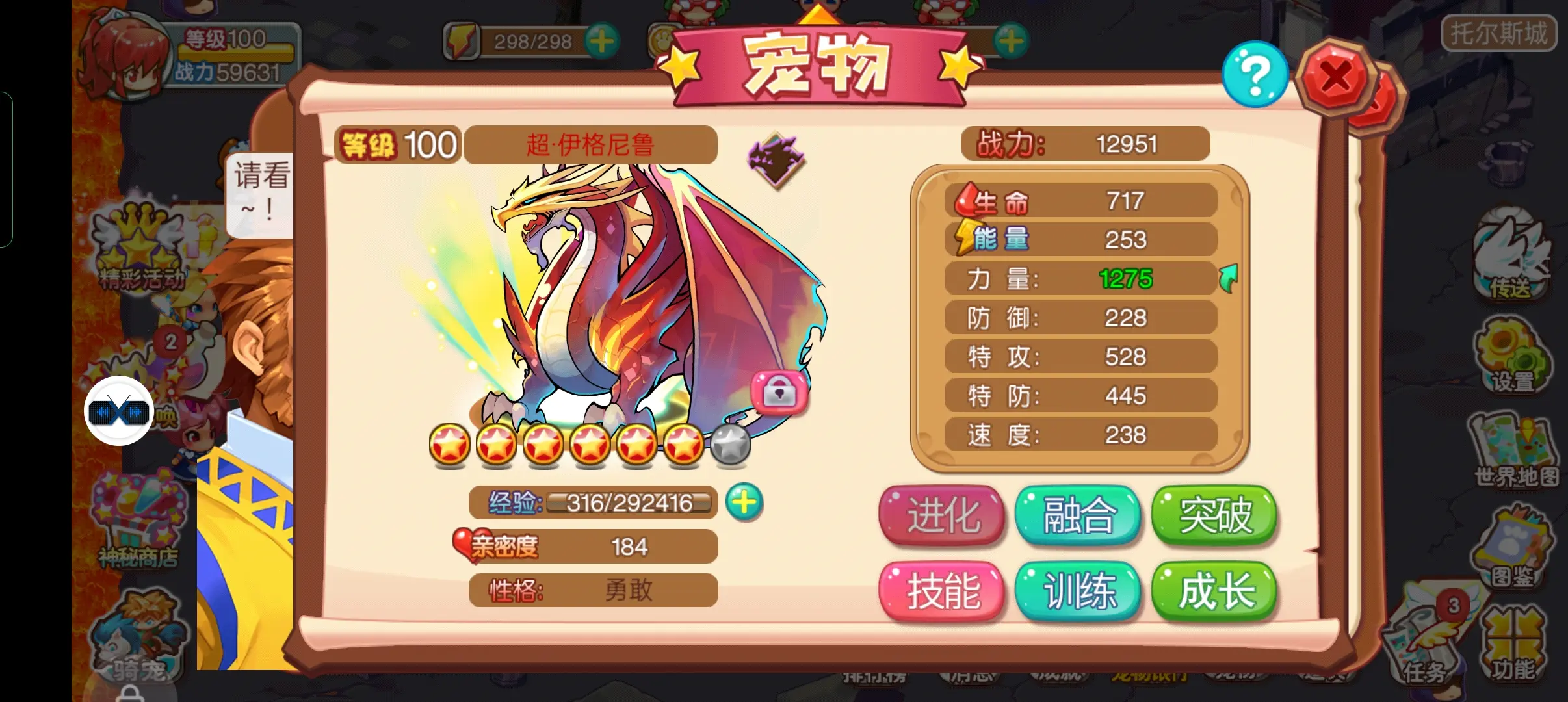Use the 传送 teleport wing icon
Viewport: 1568px width, 702px height.
[1511, 255]
